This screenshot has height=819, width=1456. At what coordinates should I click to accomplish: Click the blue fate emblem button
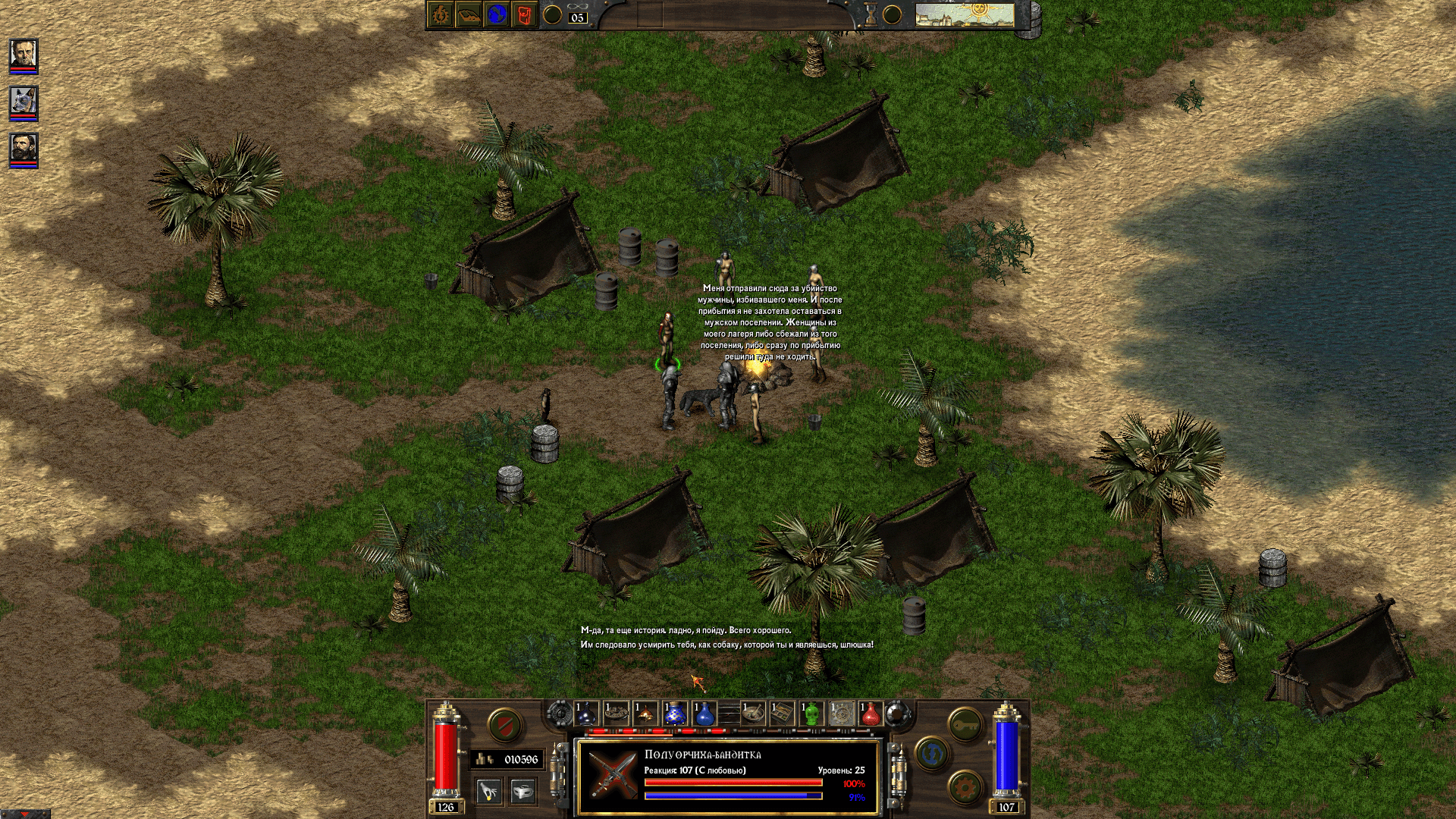[932, 755]
